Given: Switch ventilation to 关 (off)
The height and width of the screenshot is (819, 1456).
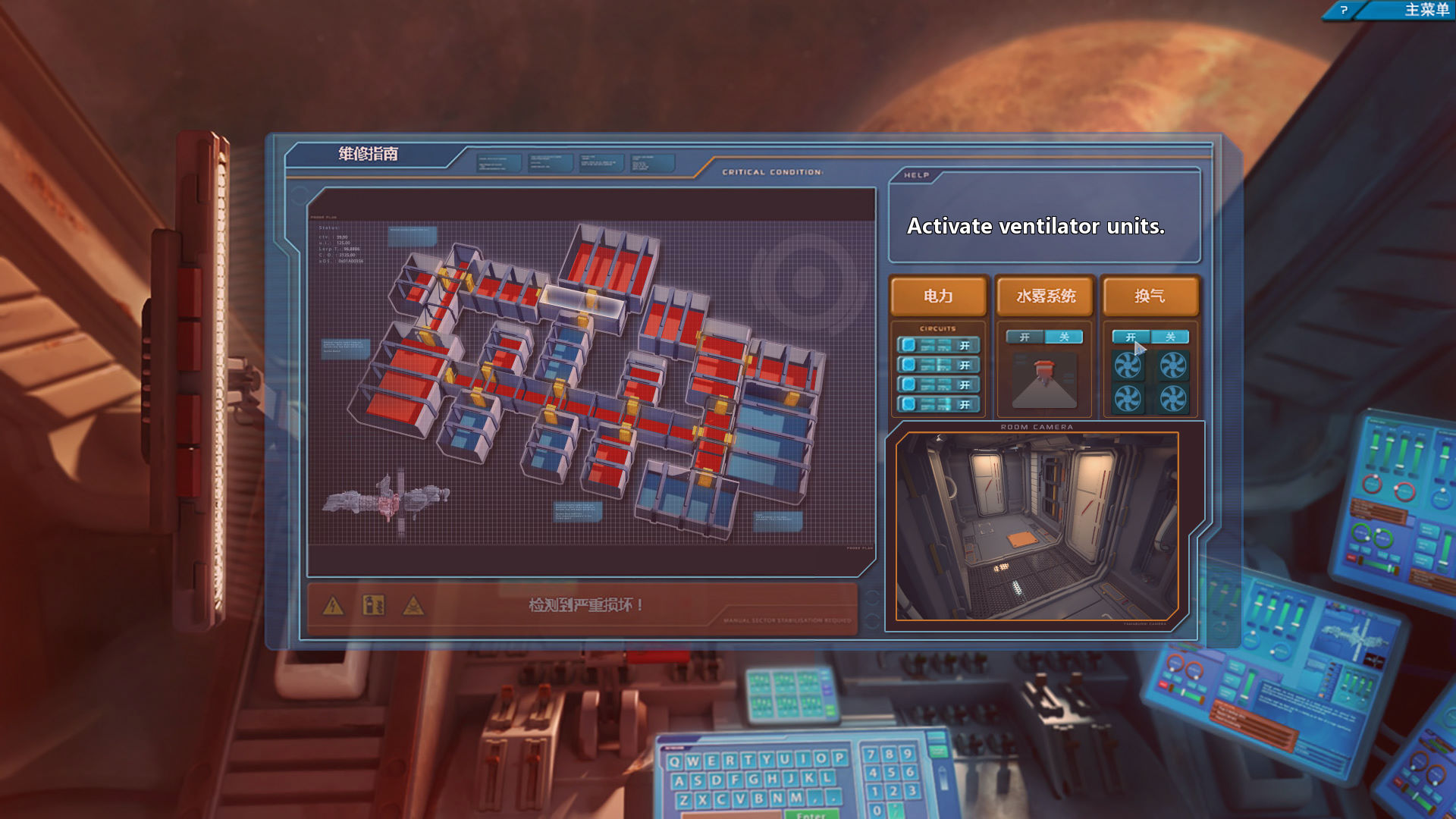Looking at the screenshot, I should click(x=1170, y=337).
